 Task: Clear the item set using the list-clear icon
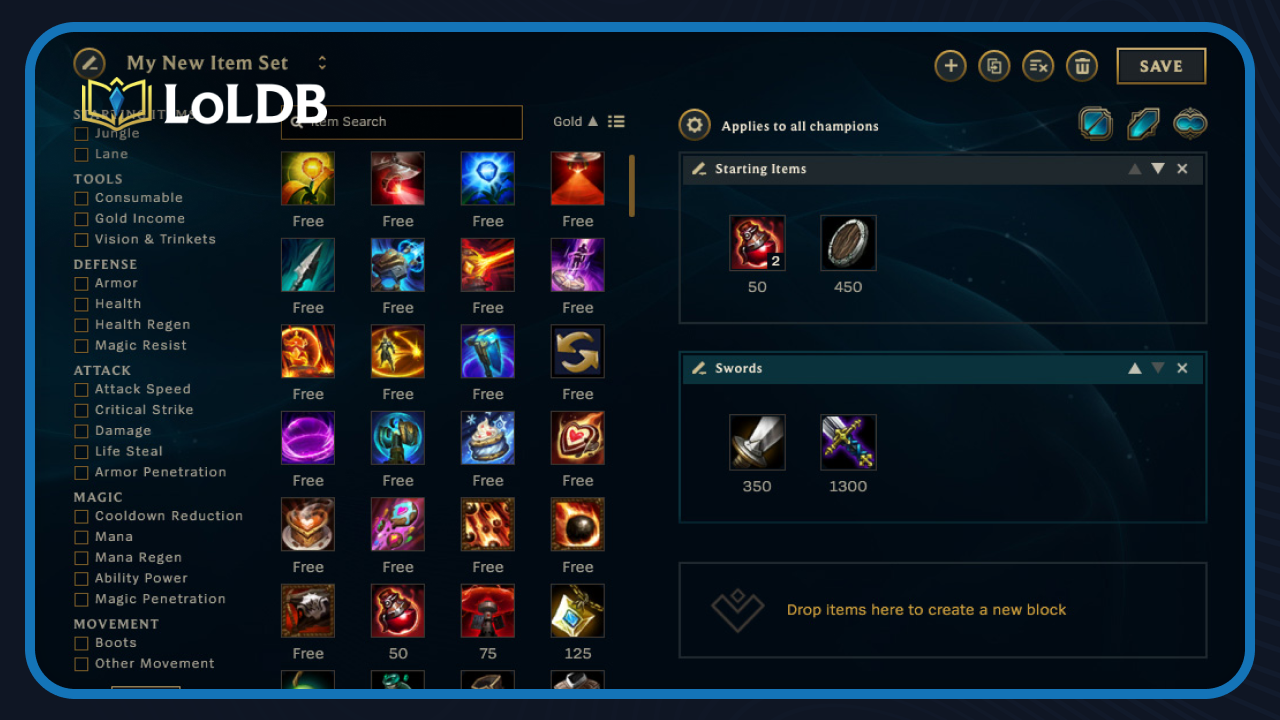pyautogui.click(x=1038, y=66)
